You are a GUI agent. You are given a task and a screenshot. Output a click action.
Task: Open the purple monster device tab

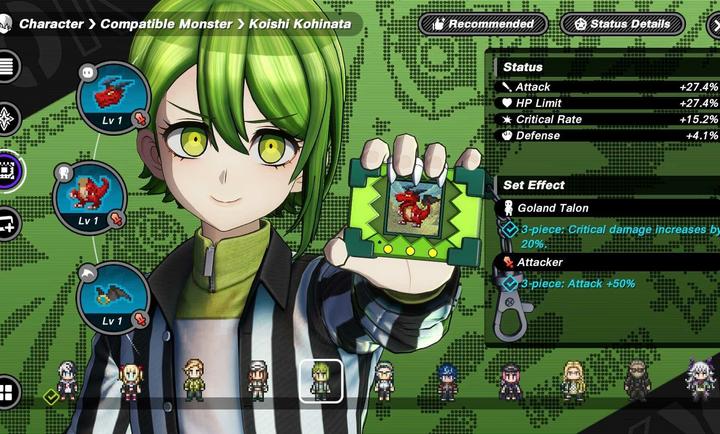[x=9, y=170]
